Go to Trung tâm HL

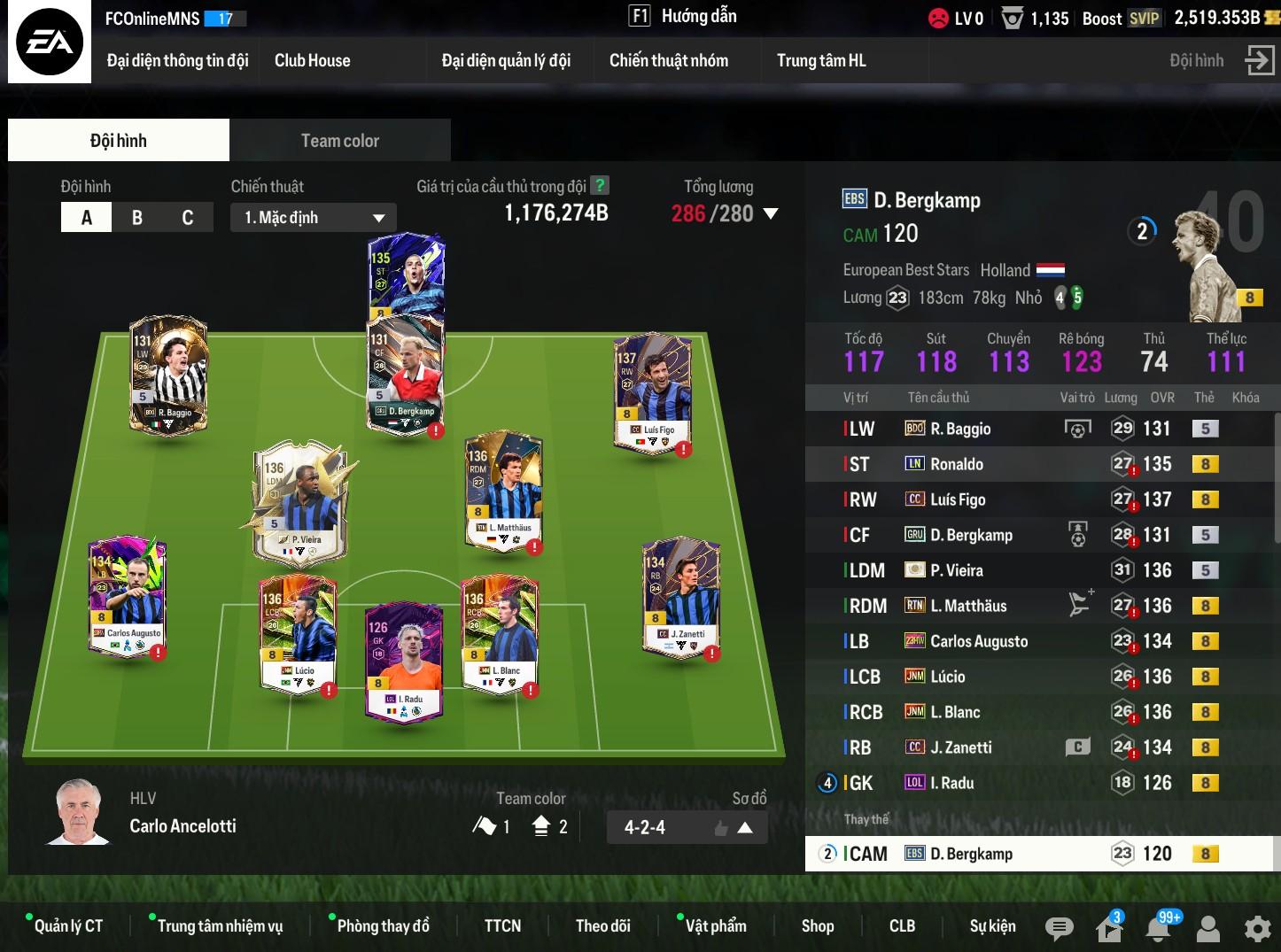click(x=820, y=61)
